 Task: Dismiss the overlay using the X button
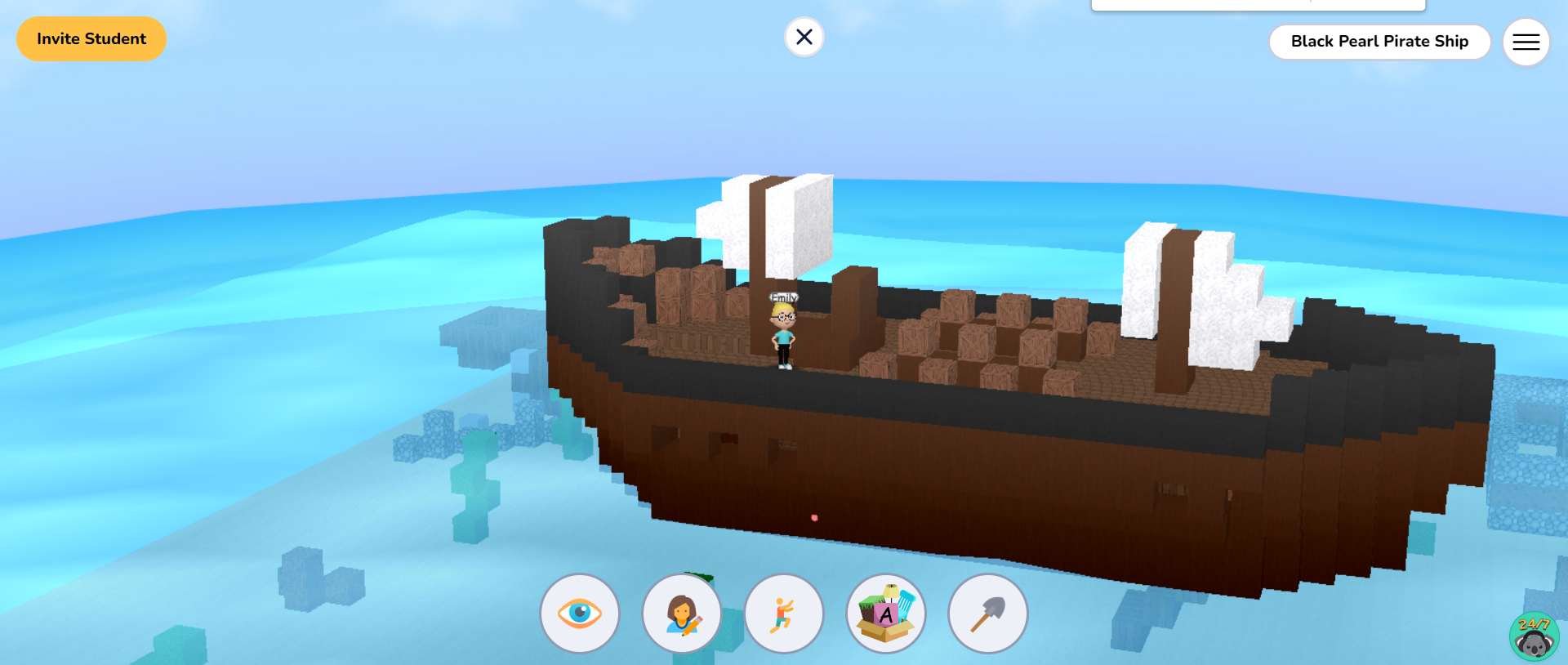click(x=804, y=37)
